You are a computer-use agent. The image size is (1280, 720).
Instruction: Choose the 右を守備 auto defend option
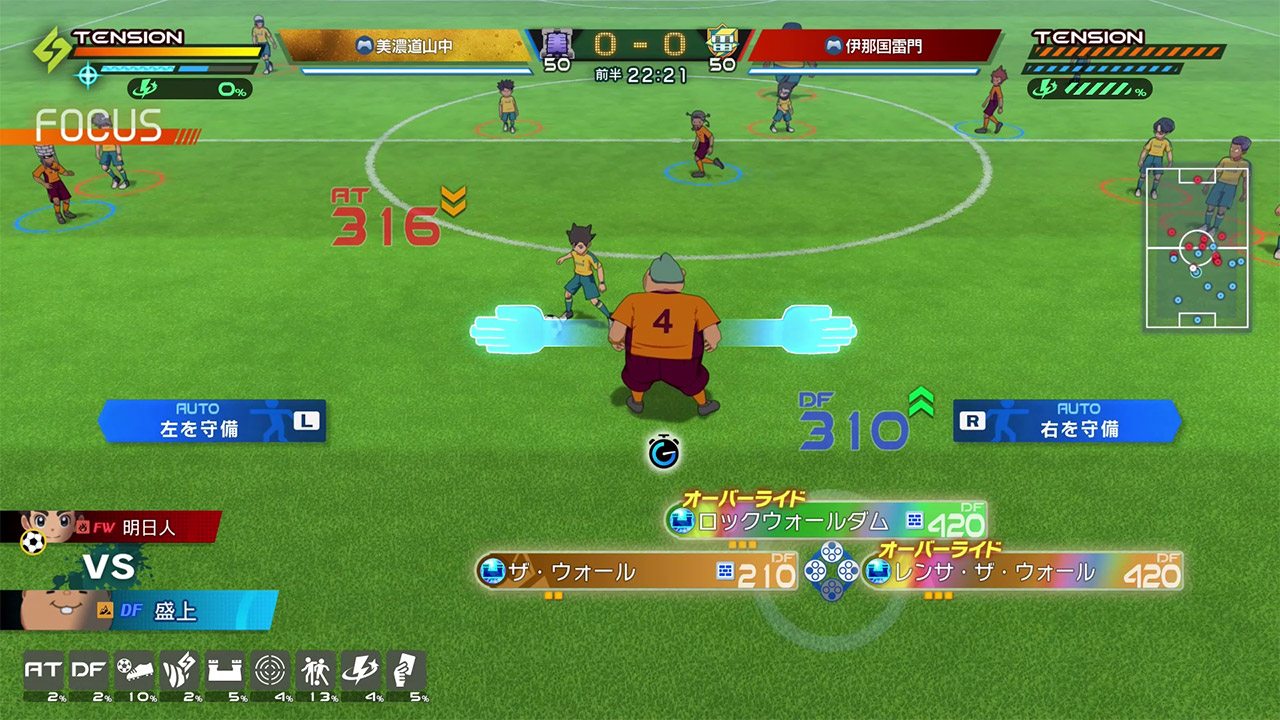[1067, 421]
